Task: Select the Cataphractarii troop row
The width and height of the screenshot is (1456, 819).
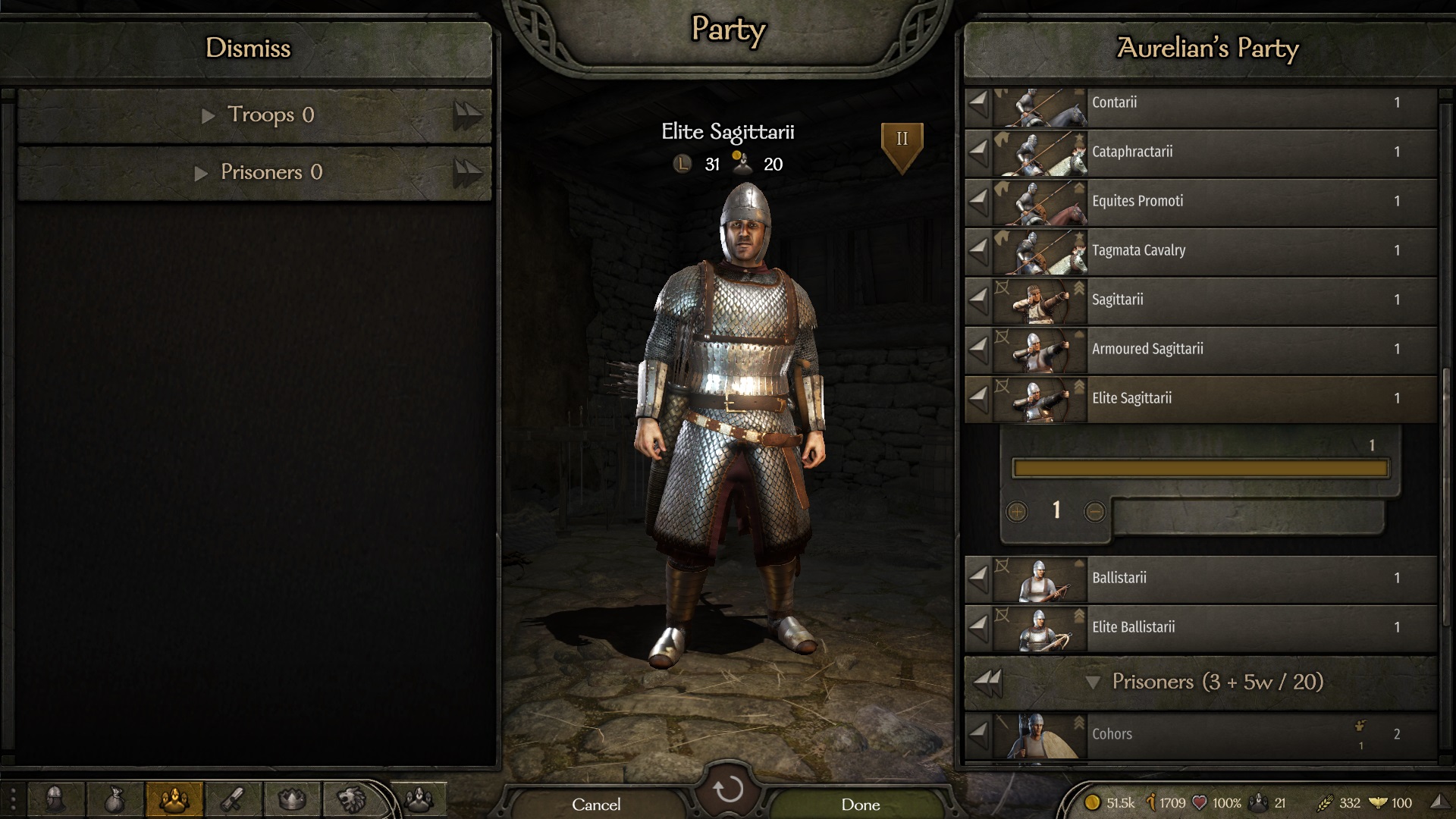Action: click(1244, 152)
